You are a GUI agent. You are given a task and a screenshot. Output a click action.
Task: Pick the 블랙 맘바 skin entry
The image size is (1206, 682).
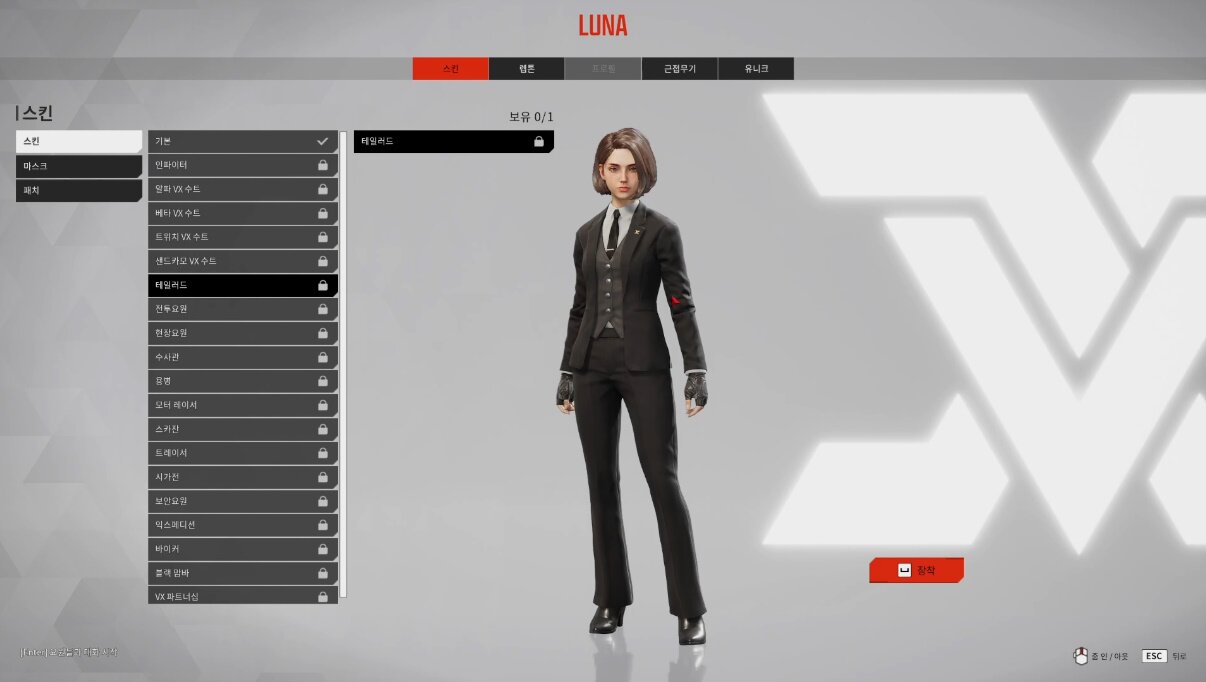[242, 573]
